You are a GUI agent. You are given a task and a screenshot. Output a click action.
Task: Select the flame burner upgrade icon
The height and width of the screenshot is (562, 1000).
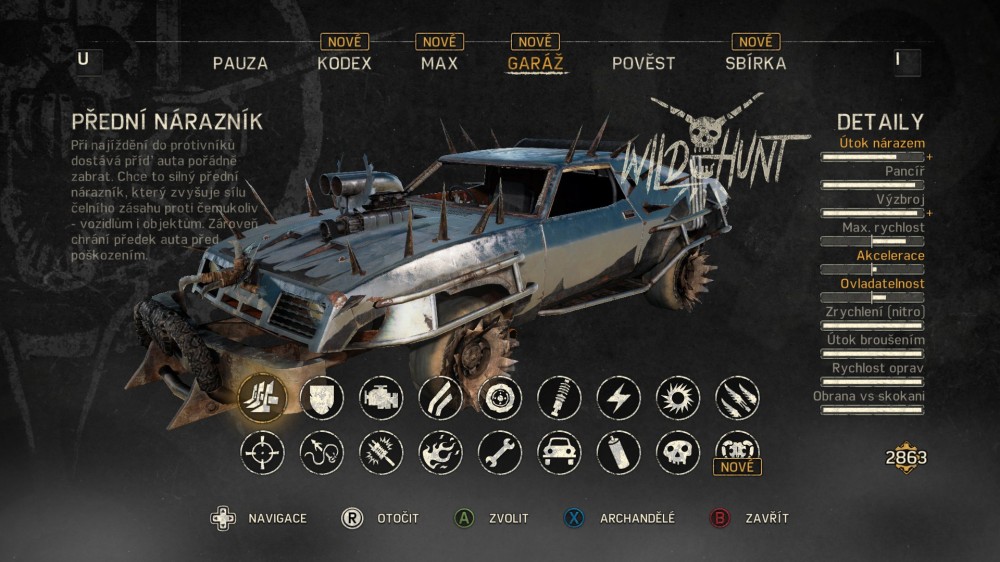pyautogui.click(x=440, y=453)
